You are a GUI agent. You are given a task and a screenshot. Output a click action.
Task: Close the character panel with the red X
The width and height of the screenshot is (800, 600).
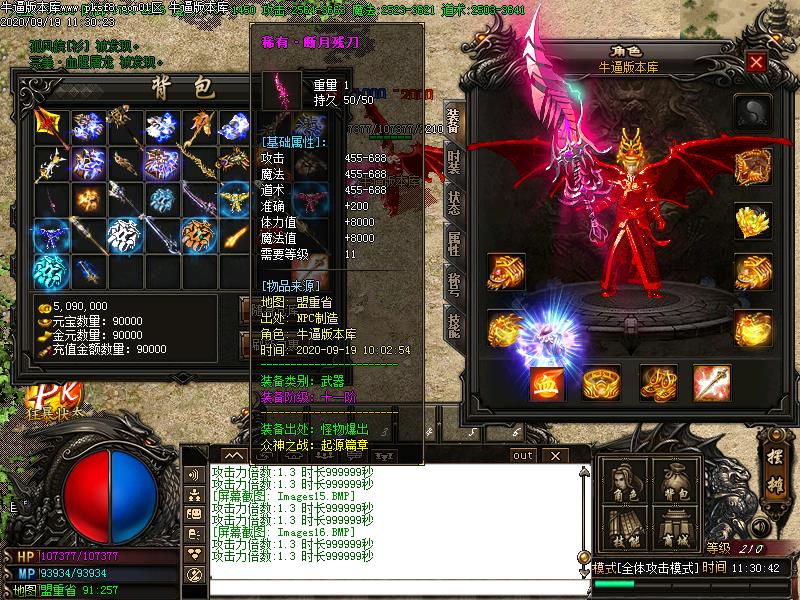(x=756, y=62)
